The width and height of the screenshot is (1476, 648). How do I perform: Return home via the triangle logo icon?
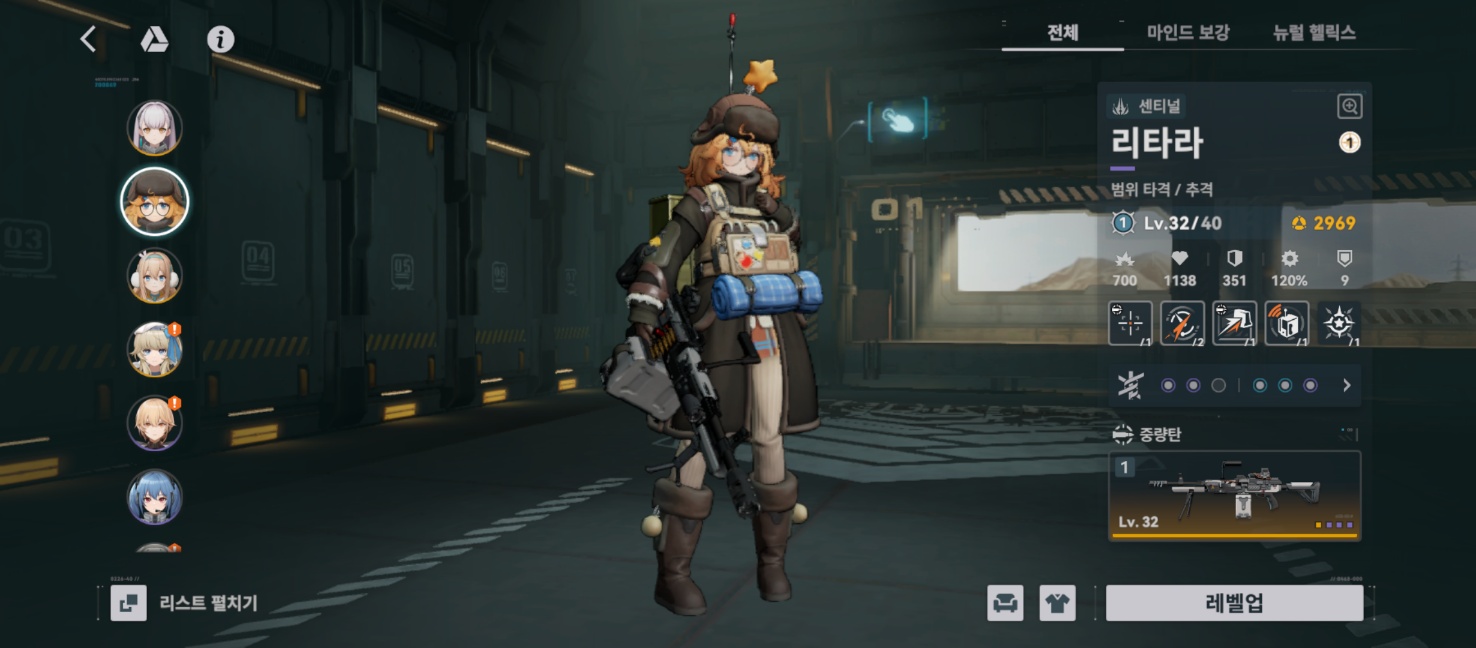[x=154, y=39]
